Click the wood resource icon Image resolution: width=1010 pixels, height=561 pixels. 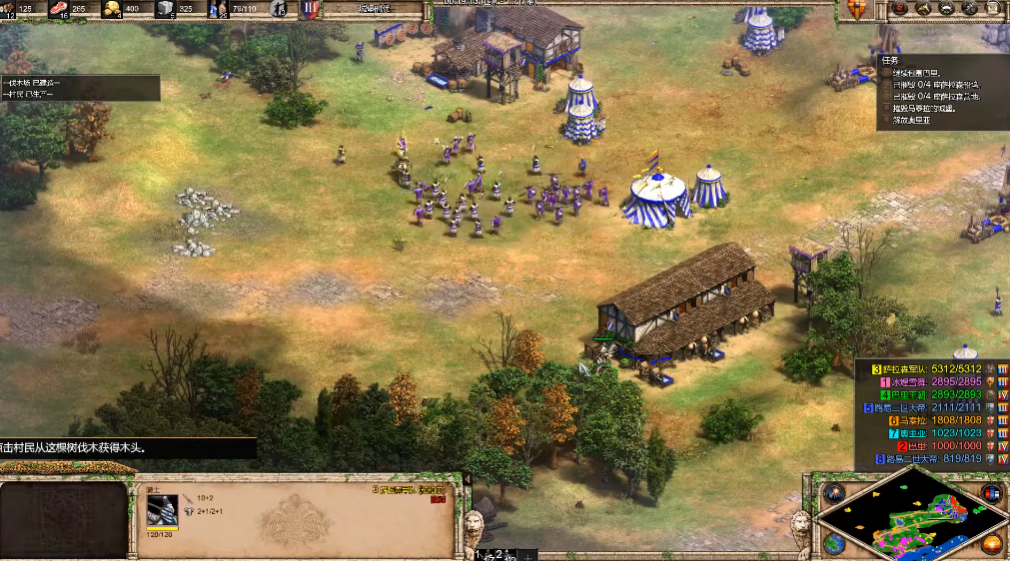[x=9, y=9]
